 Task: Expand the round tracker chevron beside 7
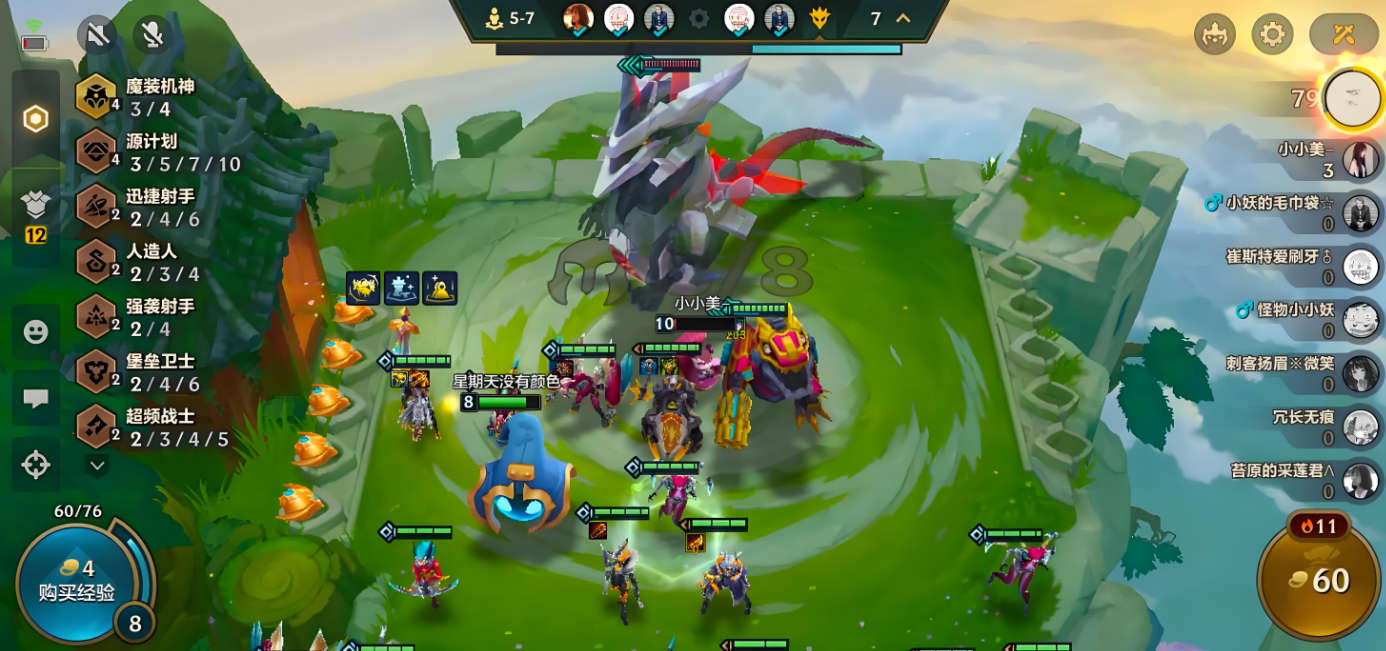click(x=903, y=18)
